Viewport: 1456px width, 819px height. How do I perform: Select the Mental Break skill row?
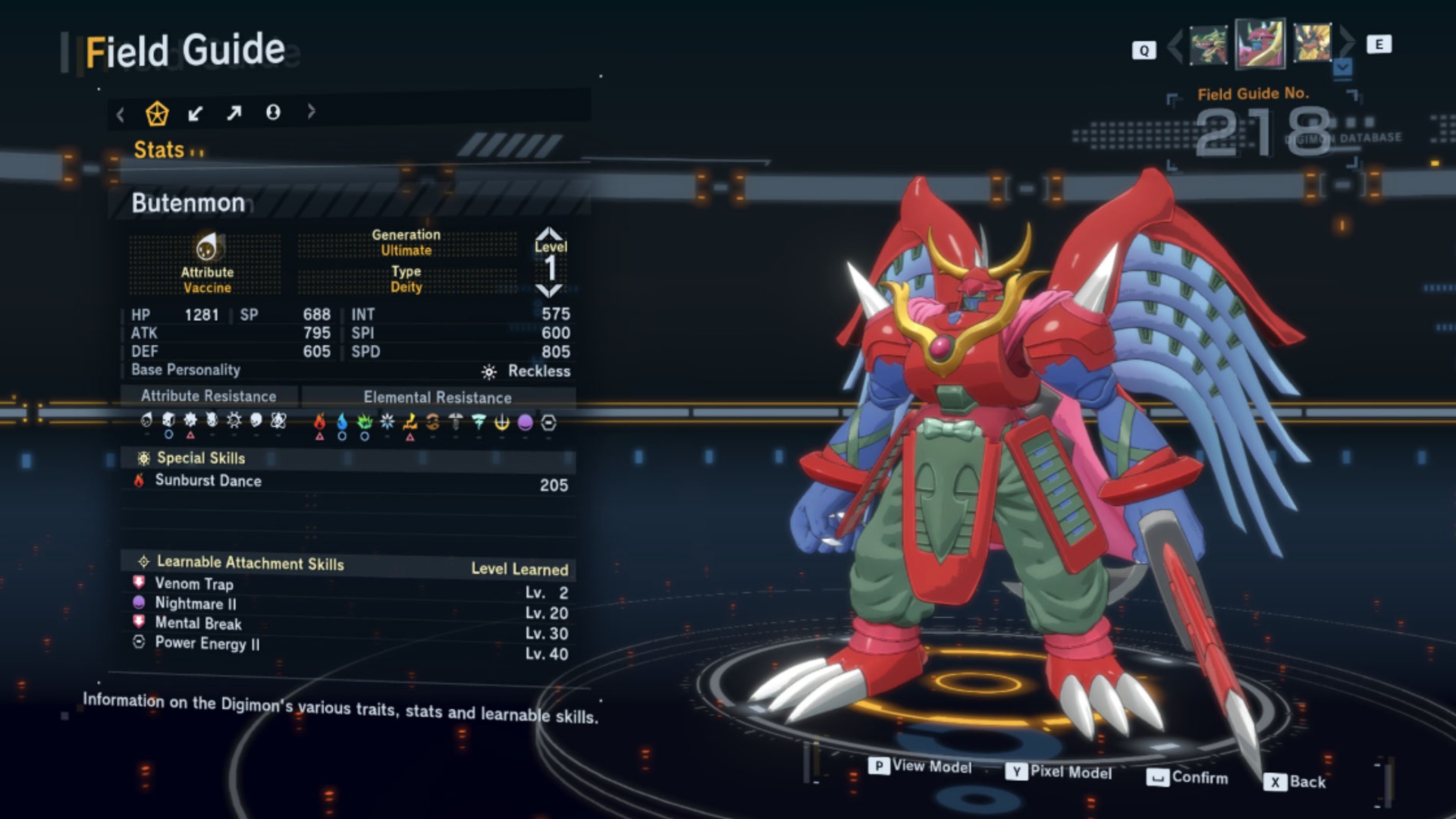point(198,623)
